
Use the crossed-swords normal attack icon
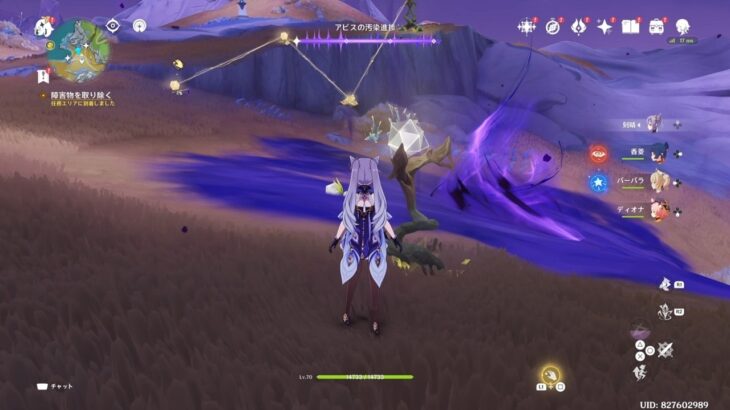coord(664,349)
